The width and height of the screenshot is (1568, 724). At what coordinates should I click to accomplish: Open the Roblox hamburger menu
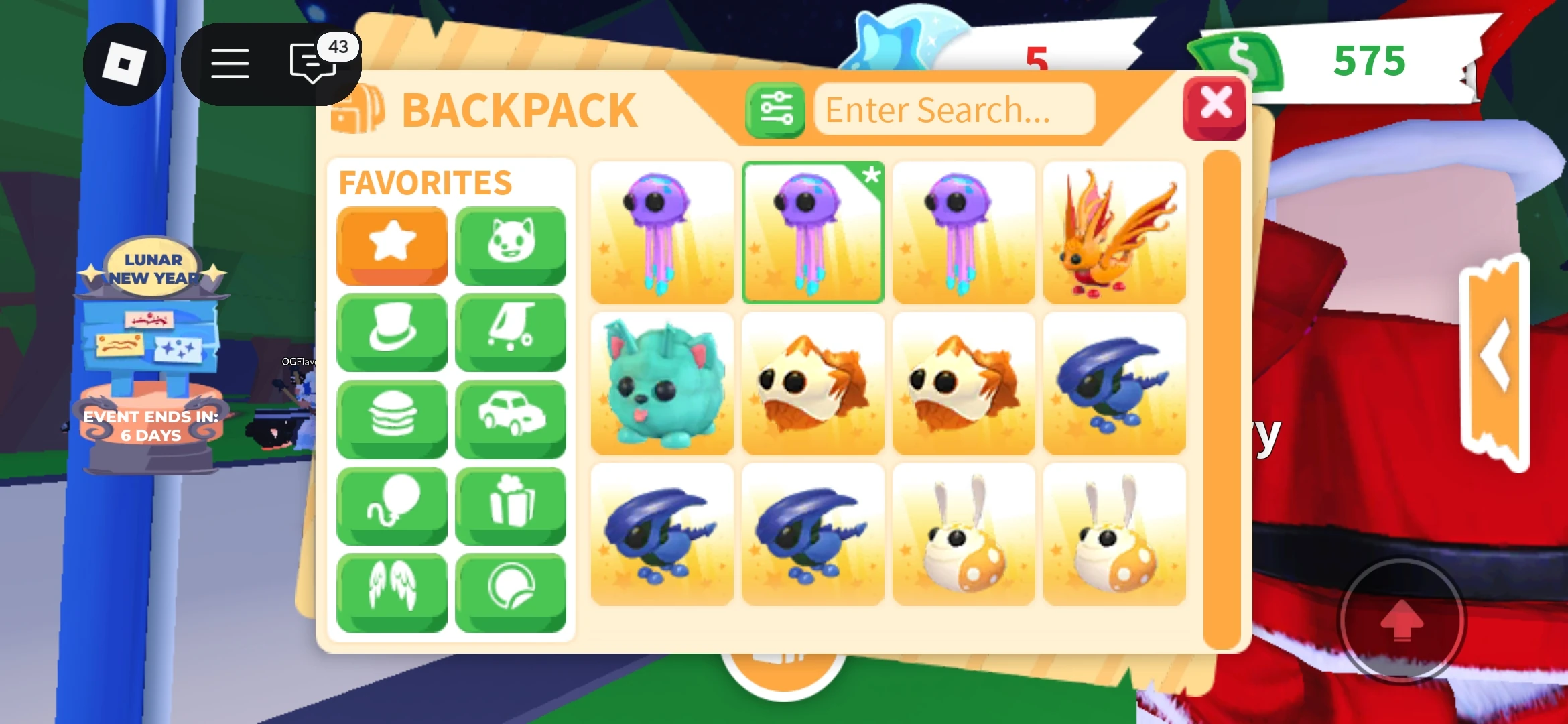click(228, 63)
